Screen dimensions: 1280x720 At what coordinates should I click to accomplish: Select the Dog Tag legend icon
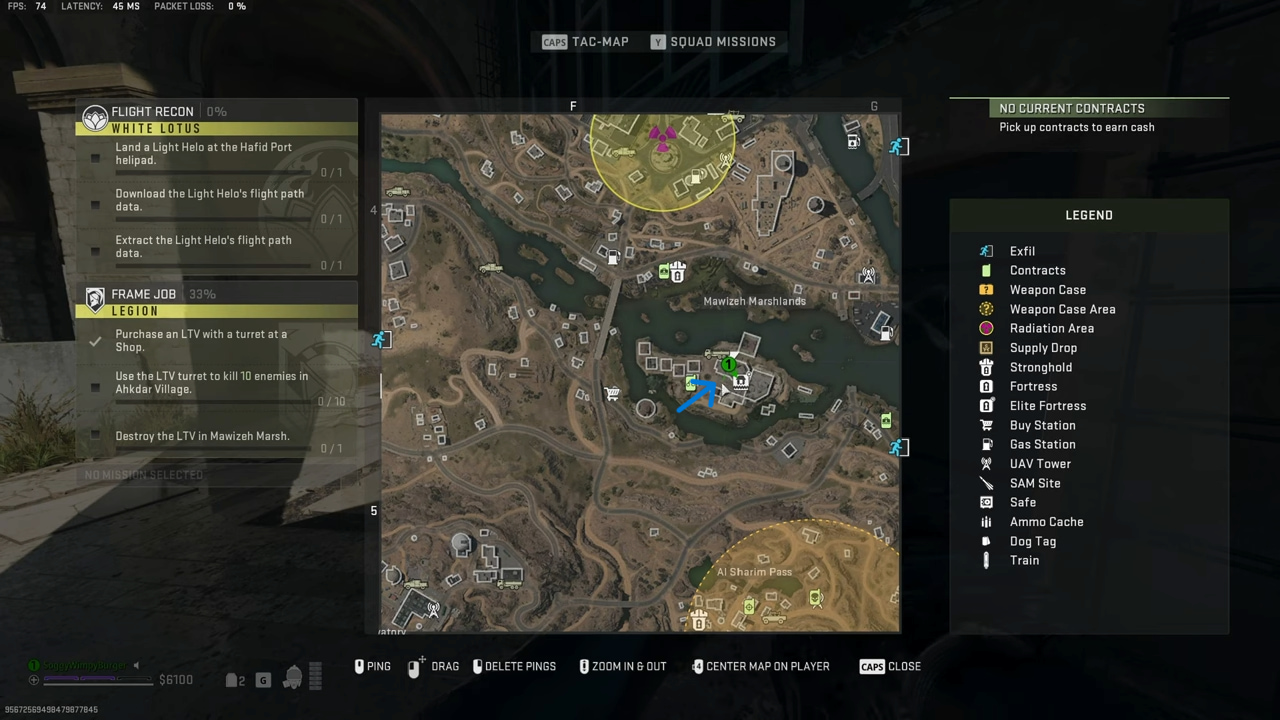986,541
